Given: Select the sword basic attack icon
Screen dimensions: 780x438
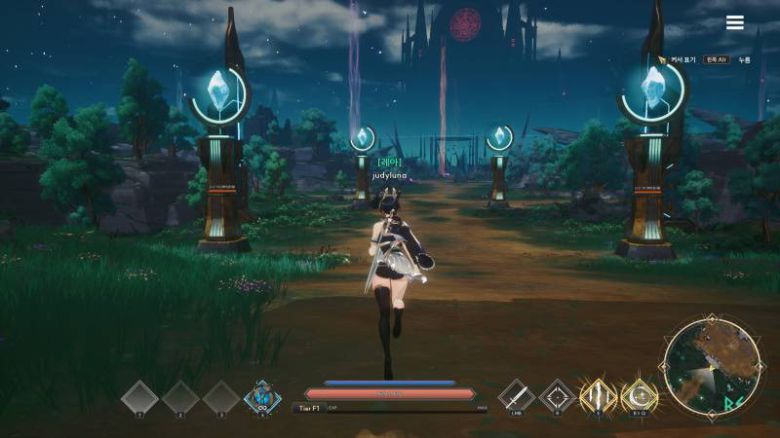Looking at the screenshot, I should click(516, 396).
